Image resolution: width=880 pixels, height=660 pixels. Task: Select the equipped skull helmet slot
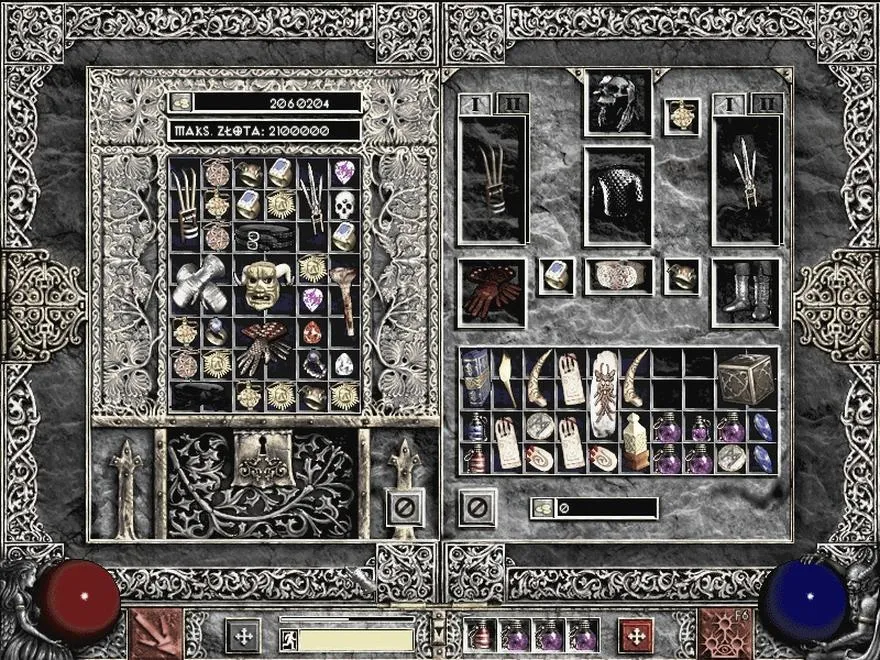tap(617, 102)
